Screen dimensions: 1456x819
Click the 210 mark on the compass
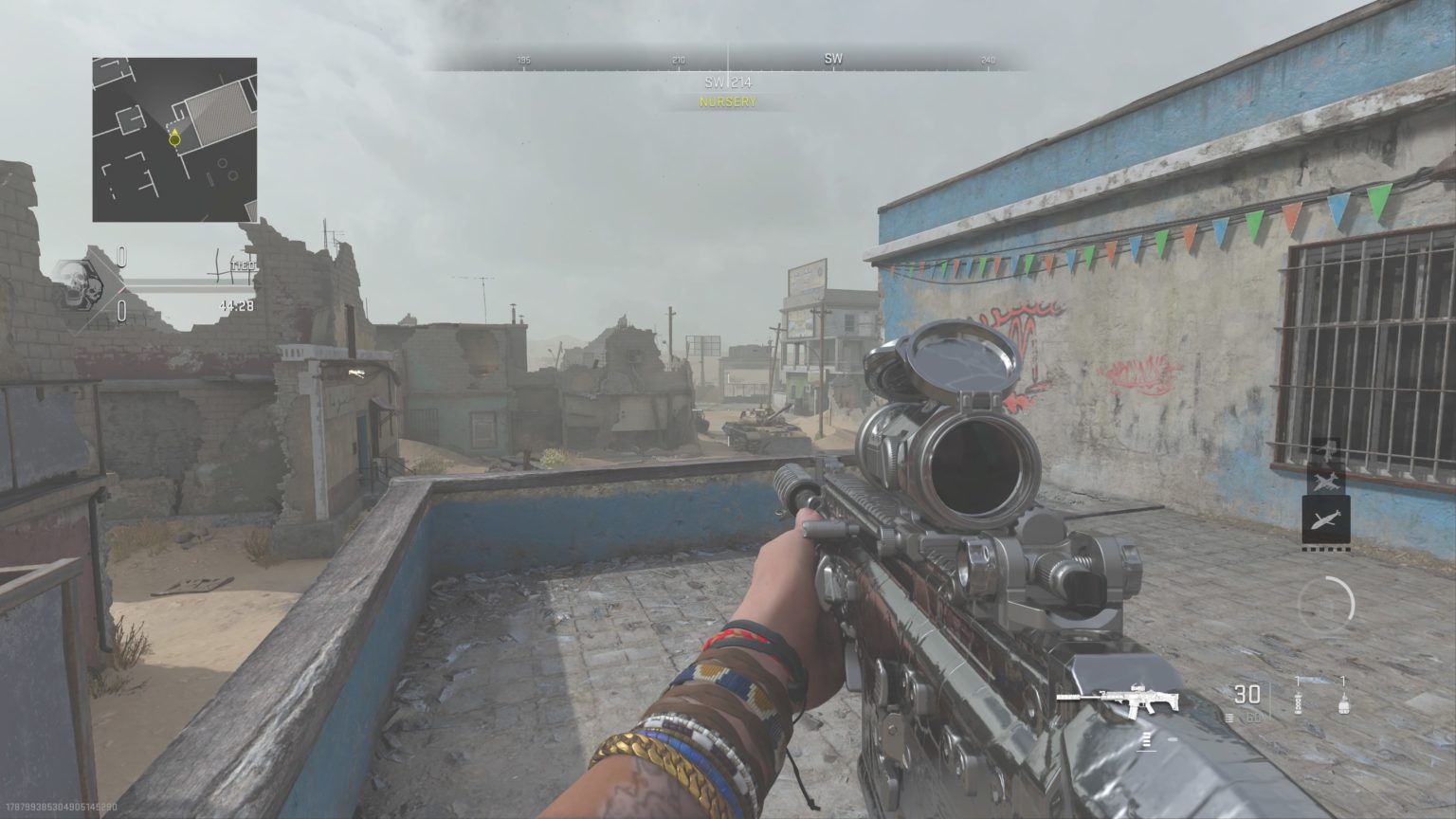pos(677,58)
